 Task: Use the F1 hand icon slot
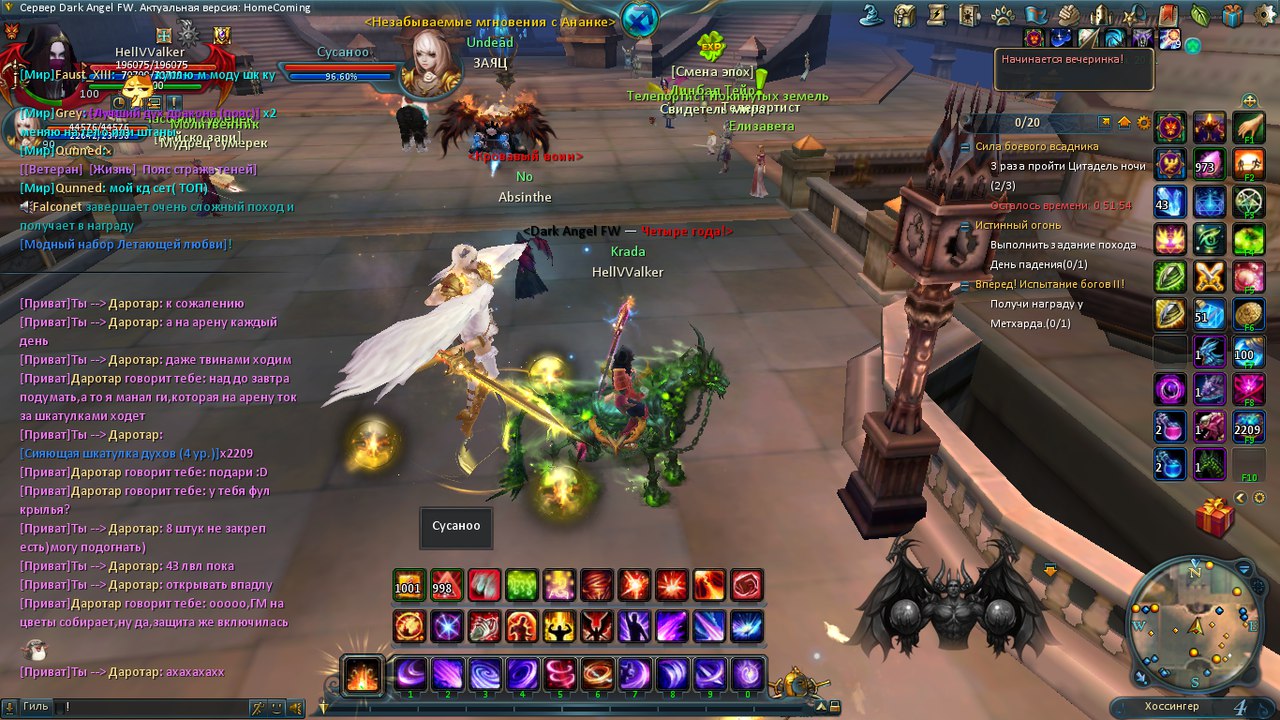point(1248,128)
